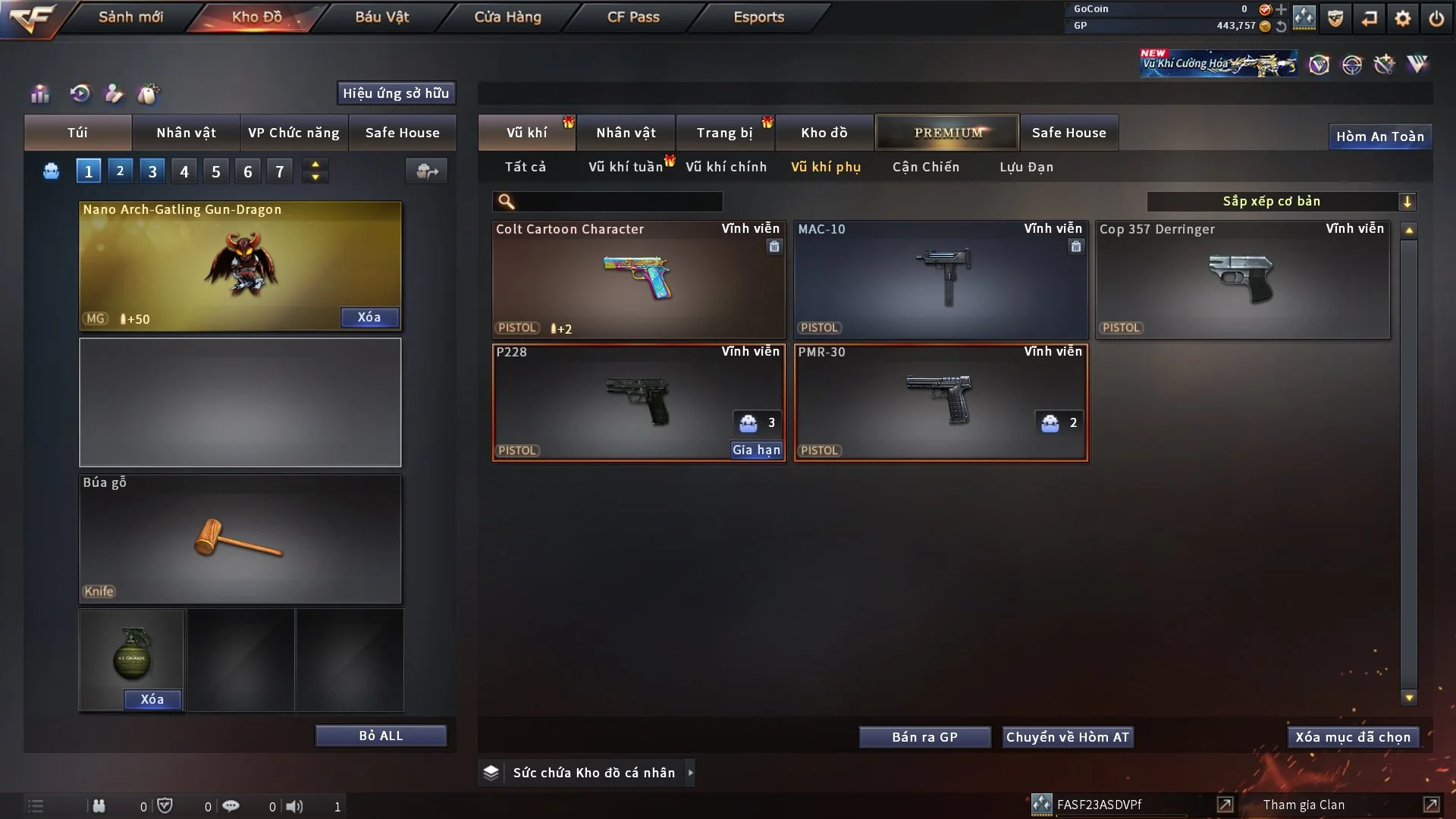
Task: Open the Sắp xếp cơ bản sort dropdown
Action: [1281, 202]
